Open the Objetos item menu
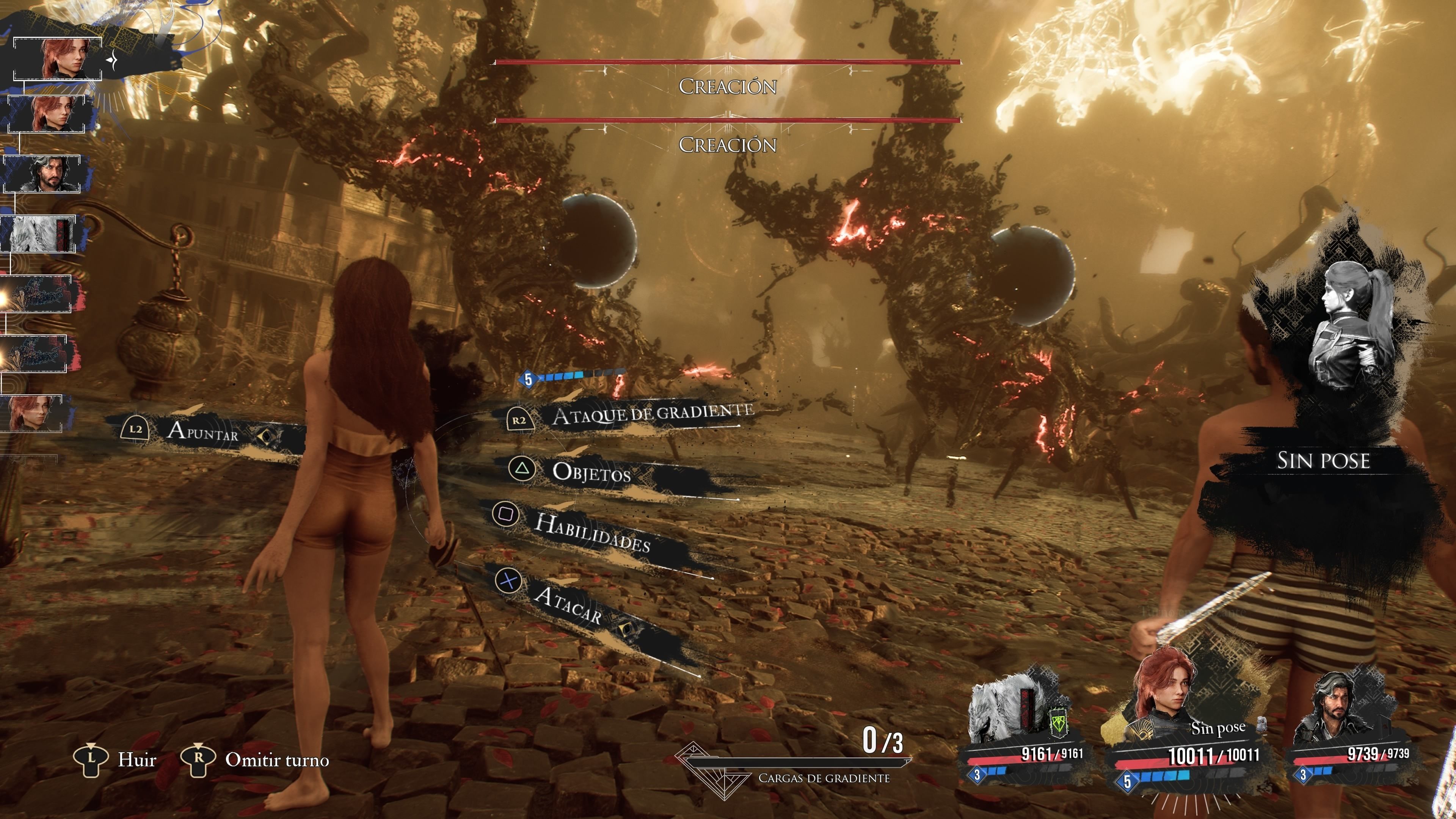 coord(591,472)
